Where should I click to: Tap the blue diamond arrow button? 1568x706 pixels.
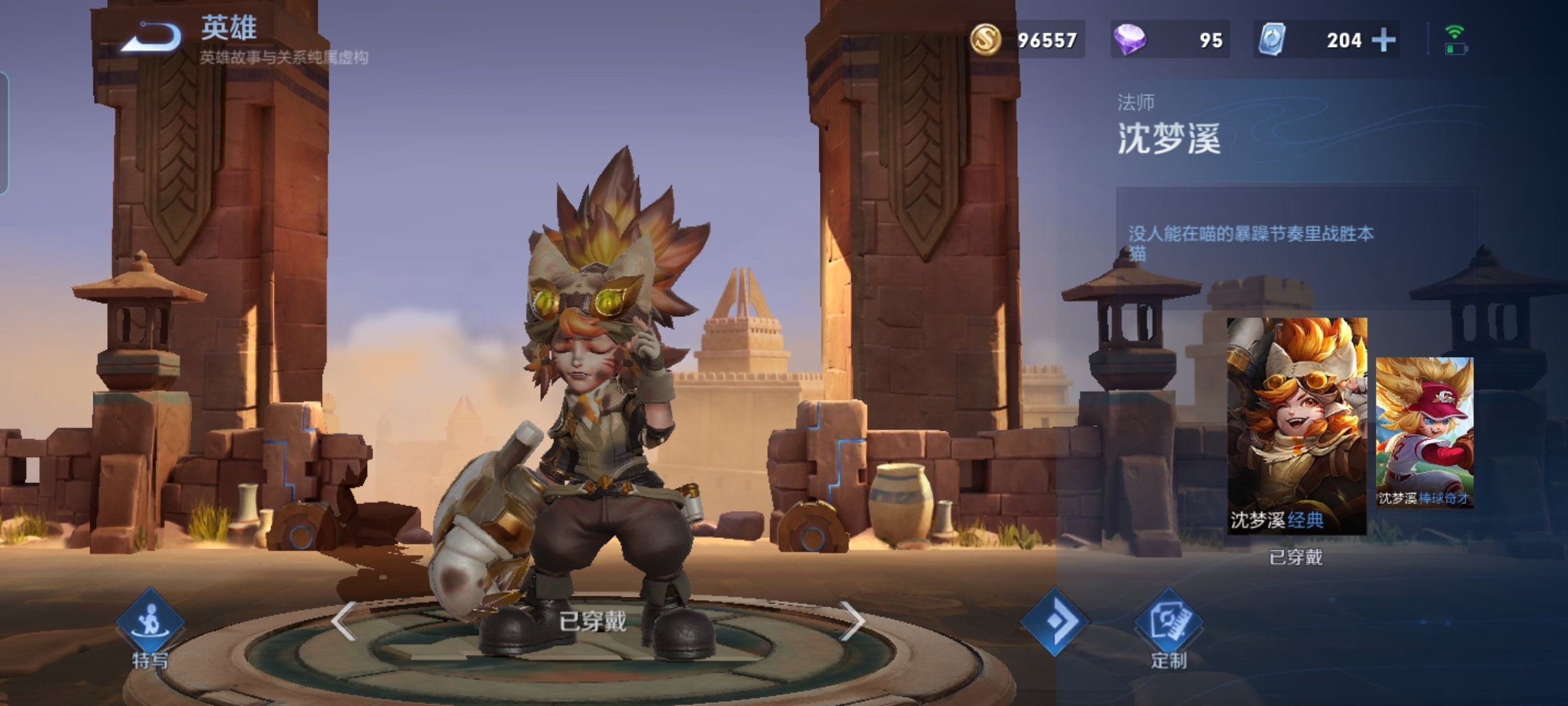[x=1054, y=621]
